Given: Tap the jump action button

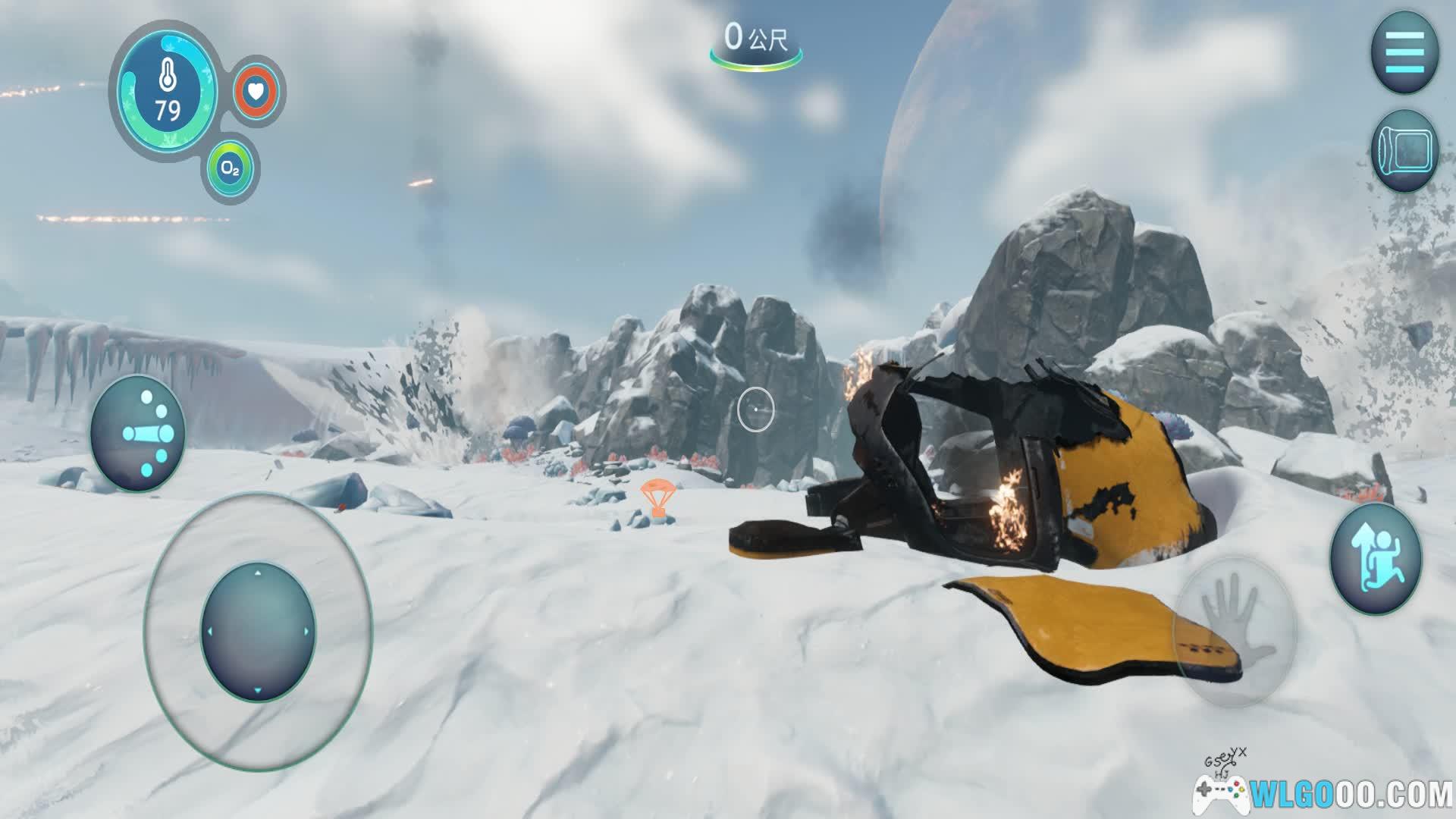Looking at the screenshot, I should tap(1376, 558).
